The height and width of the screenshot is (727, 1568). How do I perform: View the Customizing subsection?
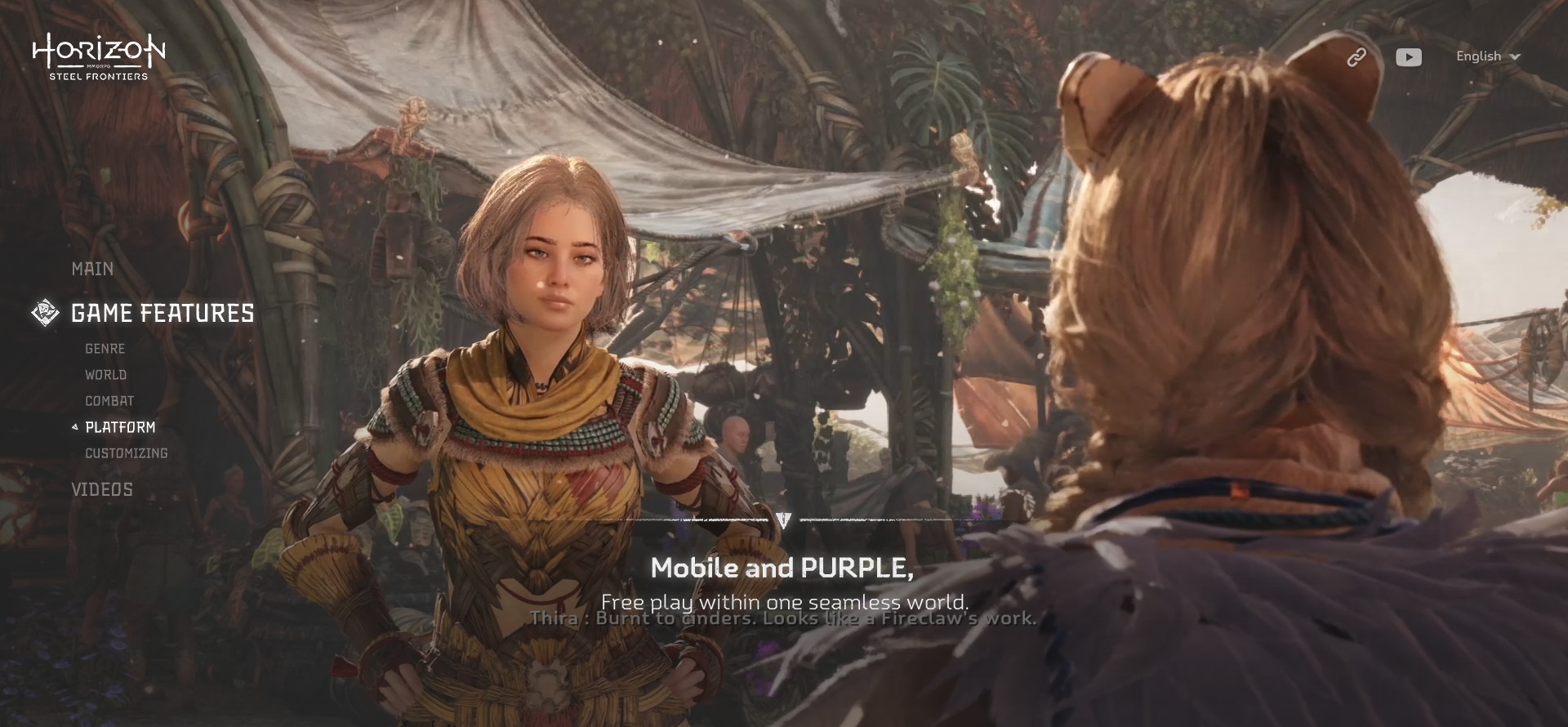coord(127,453)
